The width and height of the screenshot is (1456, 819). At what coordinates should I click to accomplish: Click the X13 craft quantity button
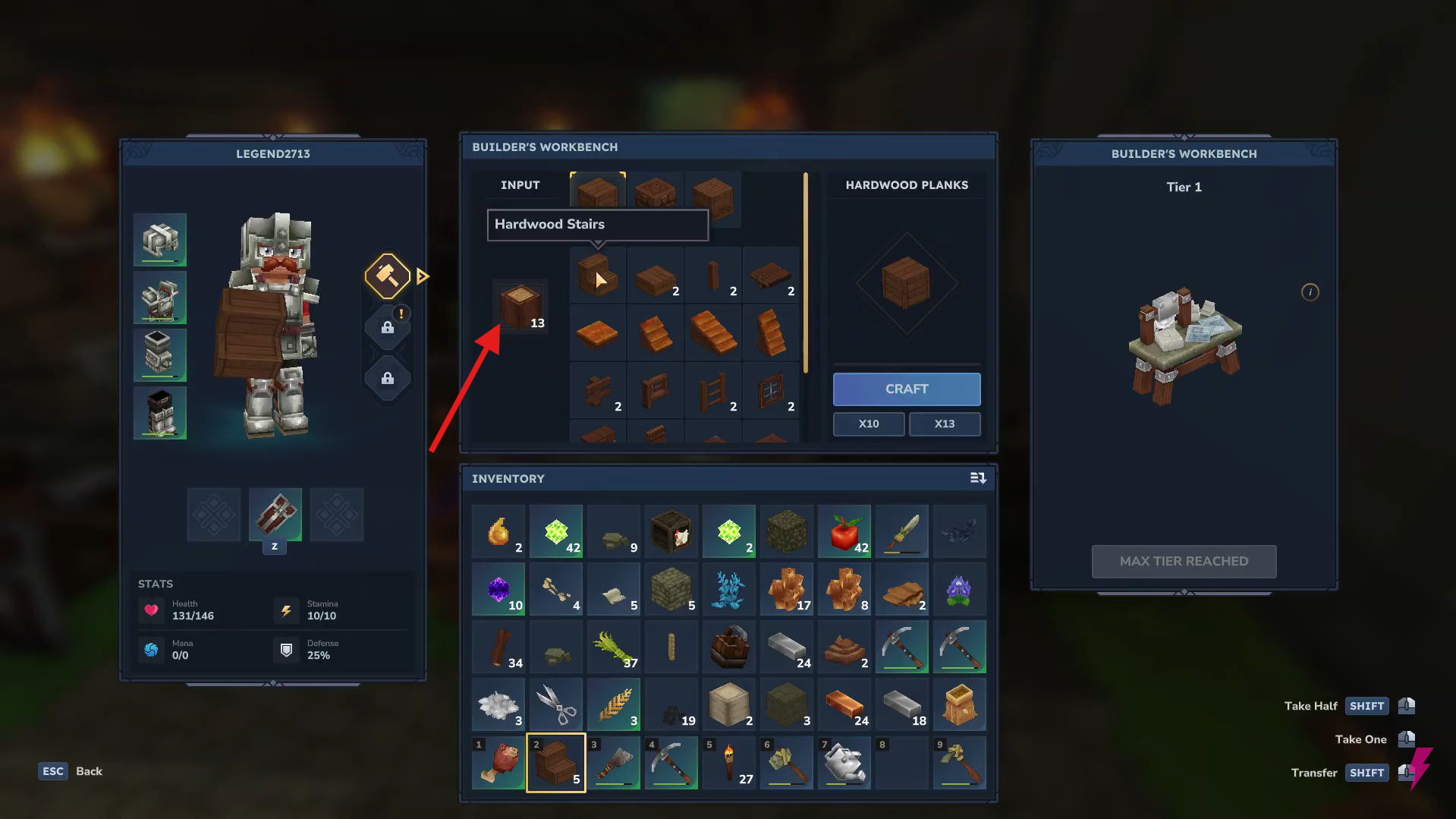tap(944, 424)
